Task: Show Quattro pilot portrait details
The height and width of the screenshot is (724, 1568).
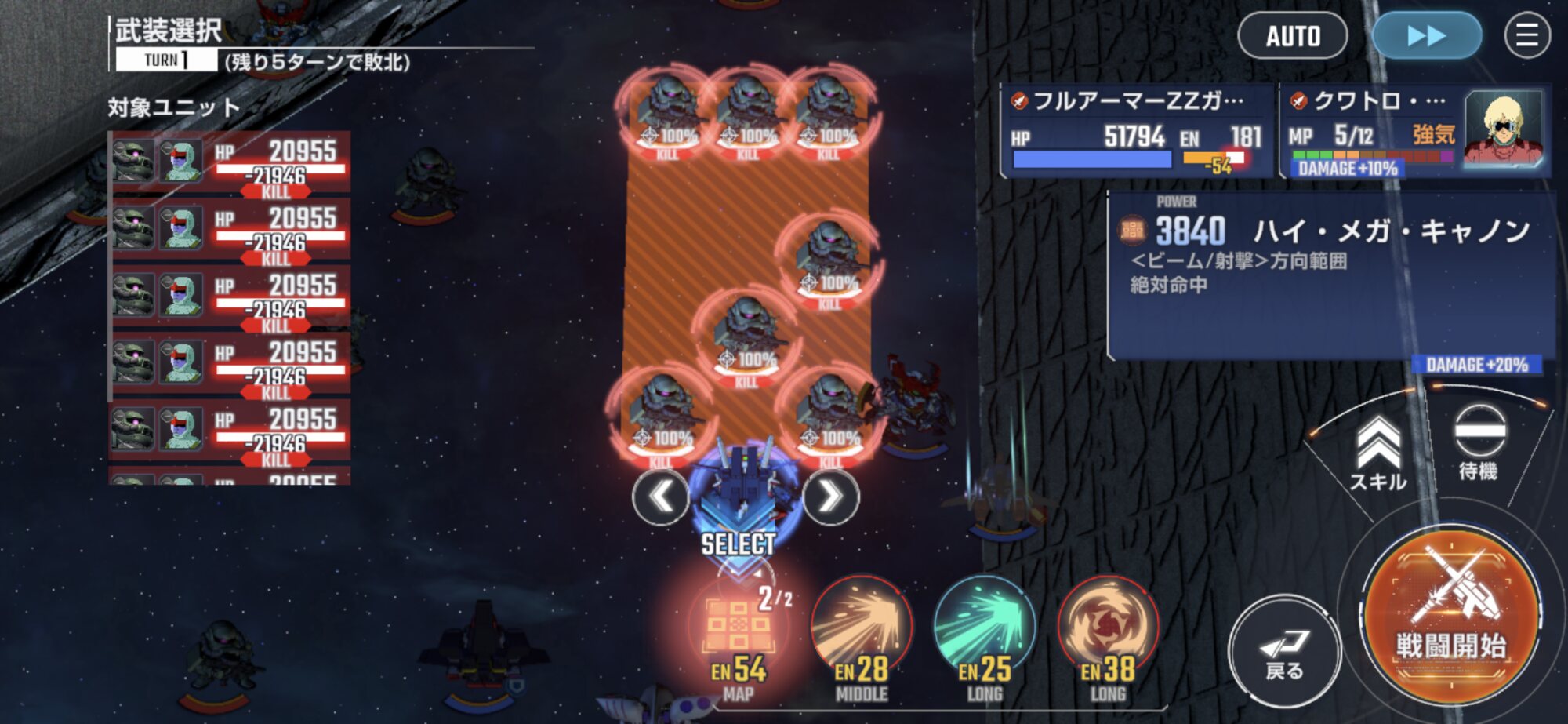Action: [1502, 129]
